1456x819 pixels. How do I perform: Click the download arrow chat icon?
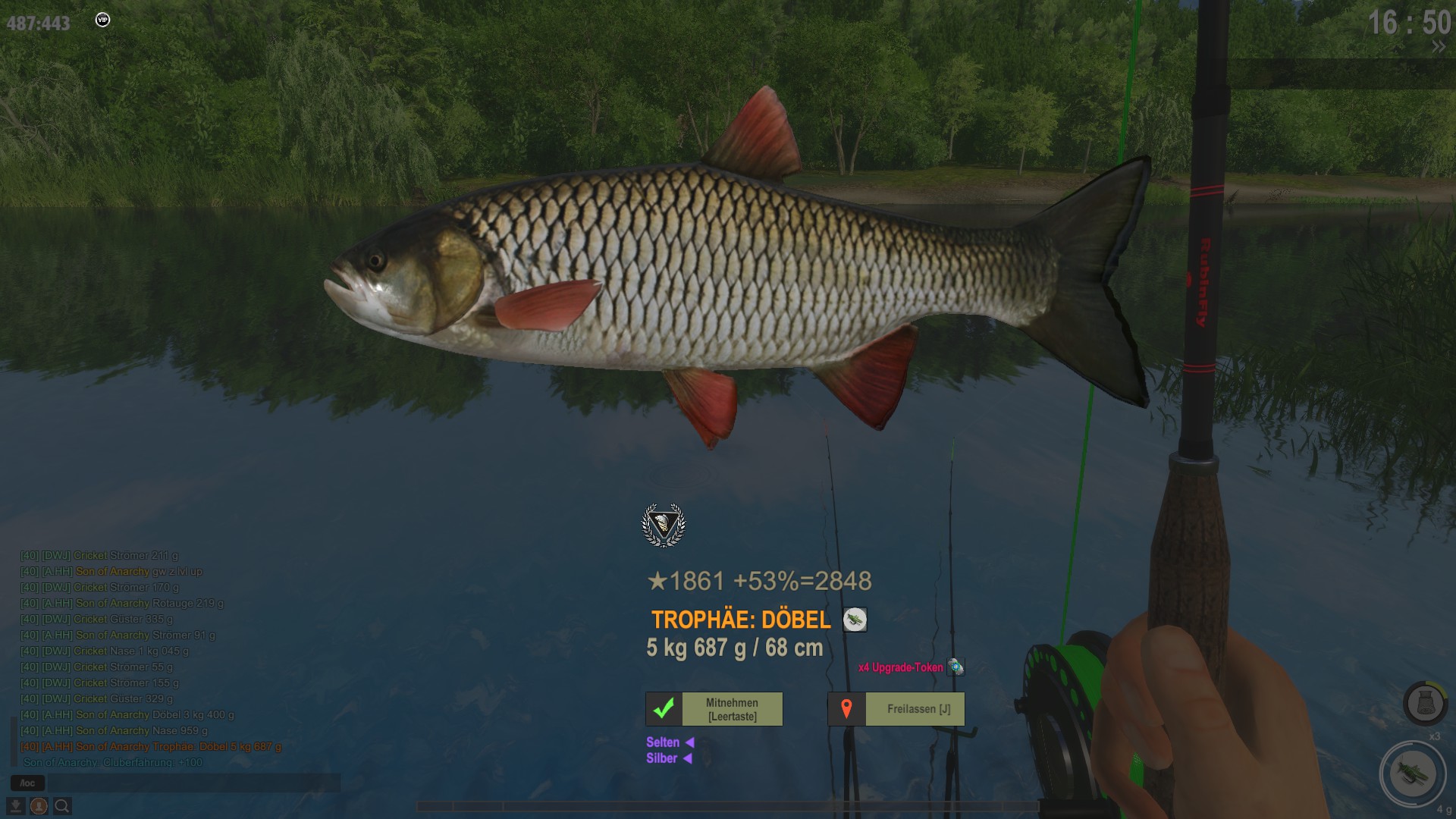tap(16, 806)
